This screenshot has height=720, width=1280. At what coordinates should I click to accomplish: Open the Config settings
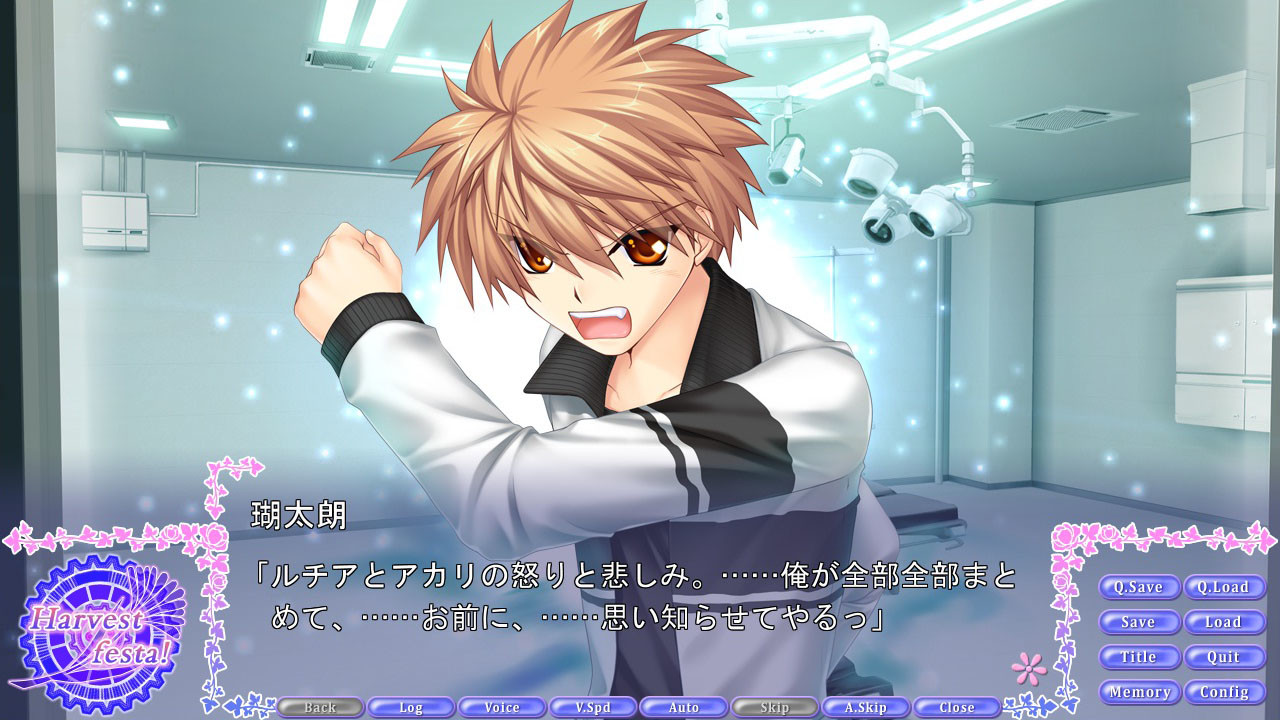coord(1224,692)
